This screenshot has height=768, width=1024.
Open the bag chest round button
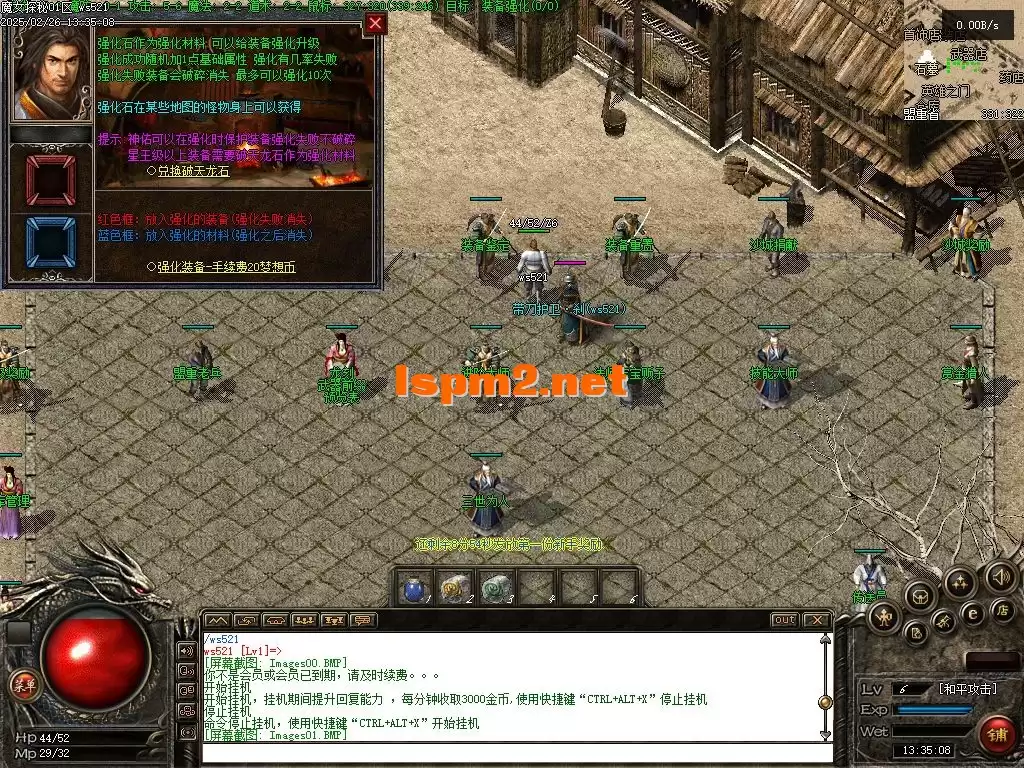click(x=918, y=596)
